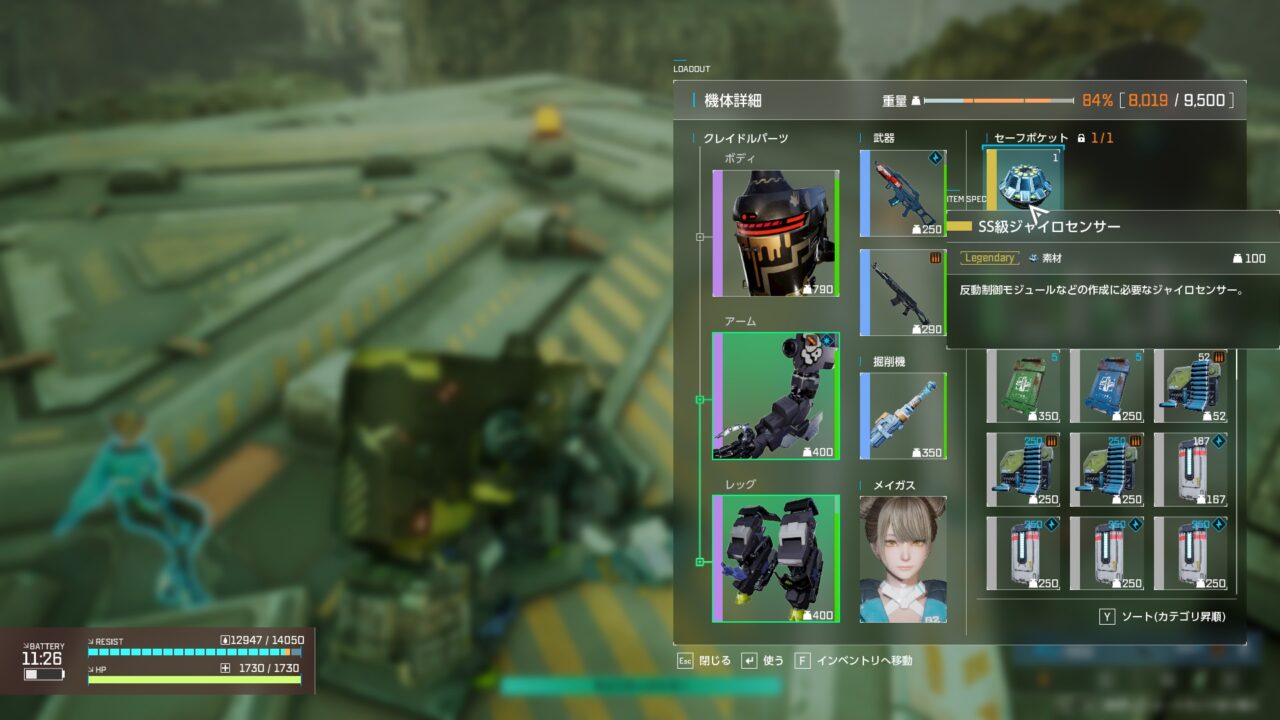1280x720 pixels.
Task: Pick the green repair kit item
Action: pos(1024,387)
